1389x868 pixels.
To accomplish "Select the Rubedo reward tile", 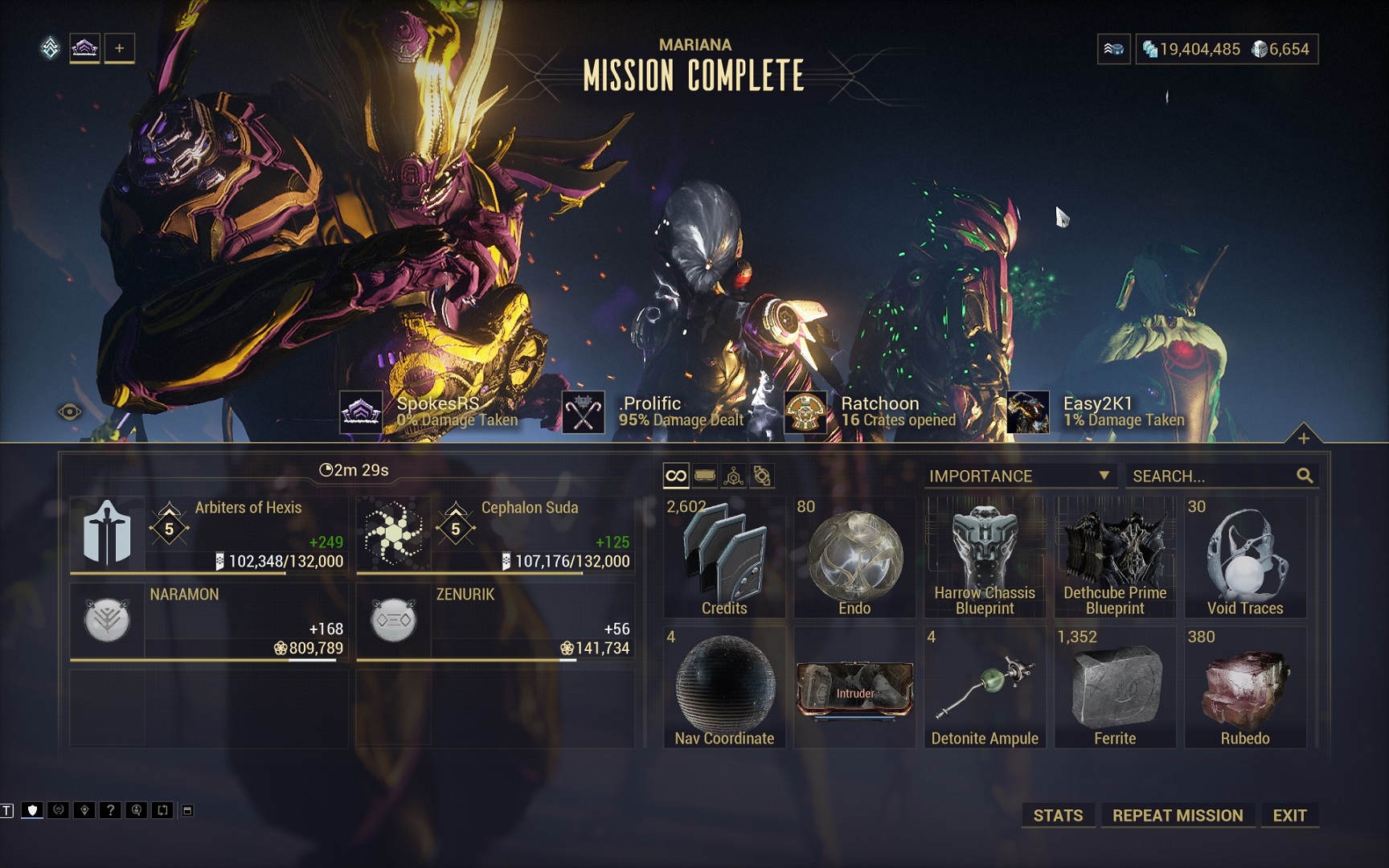I will pyautogui.click(x=1245, y=688).
